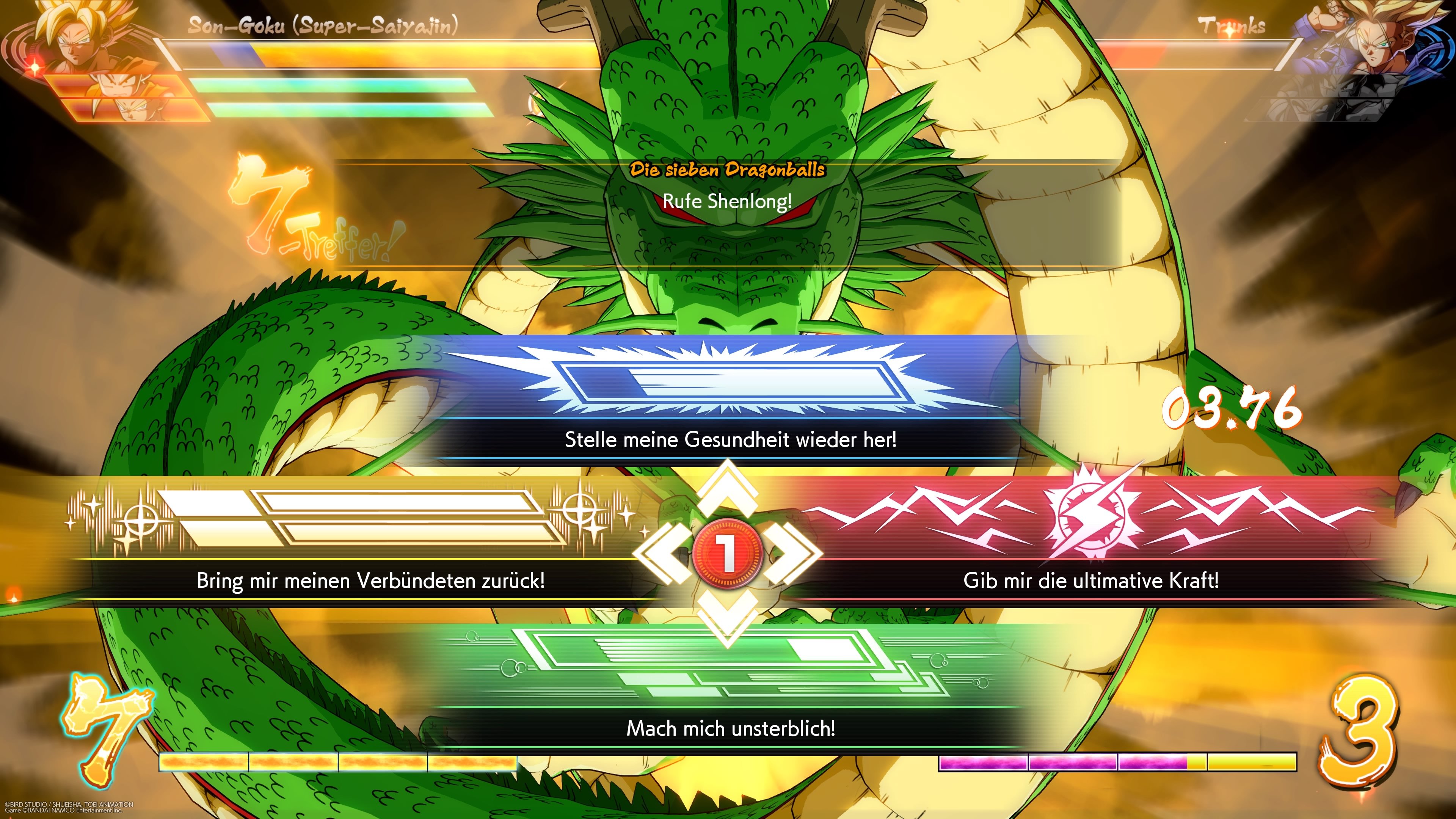
Task: Select the wish Stelle meine Gesundheit wieder her
Action: click(x=729, y=441)
